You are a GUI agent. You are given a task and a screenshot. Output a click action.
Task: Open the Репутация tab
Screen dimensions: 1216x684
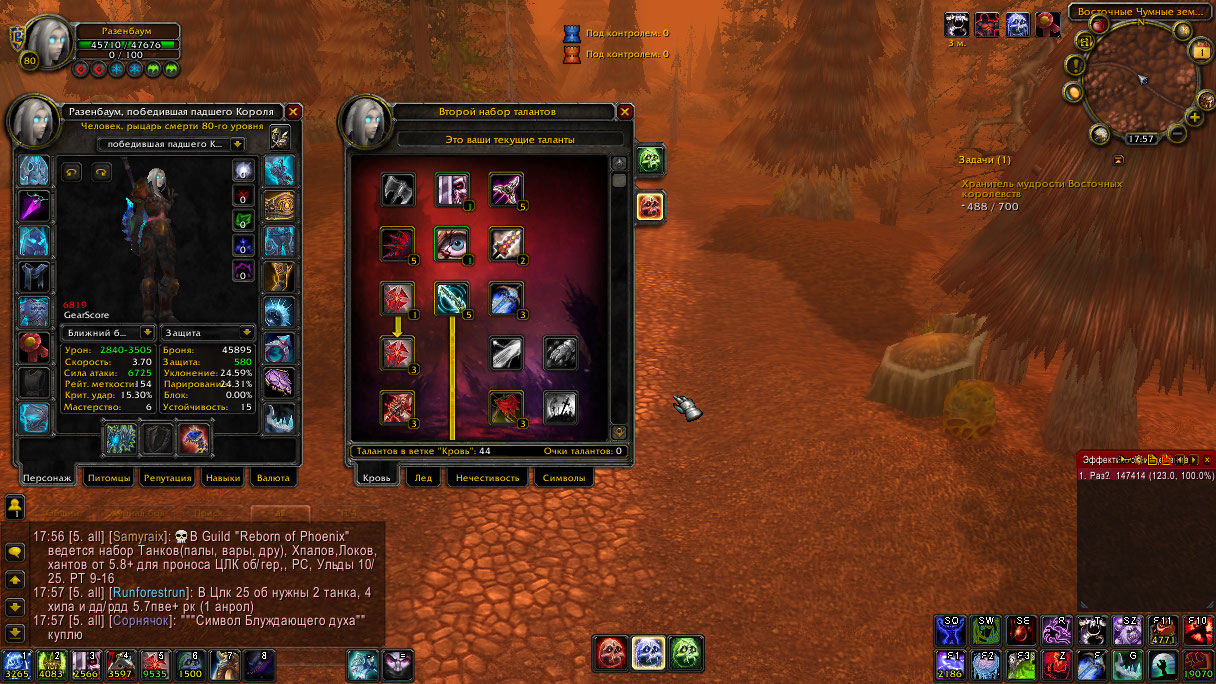[167, 478]
